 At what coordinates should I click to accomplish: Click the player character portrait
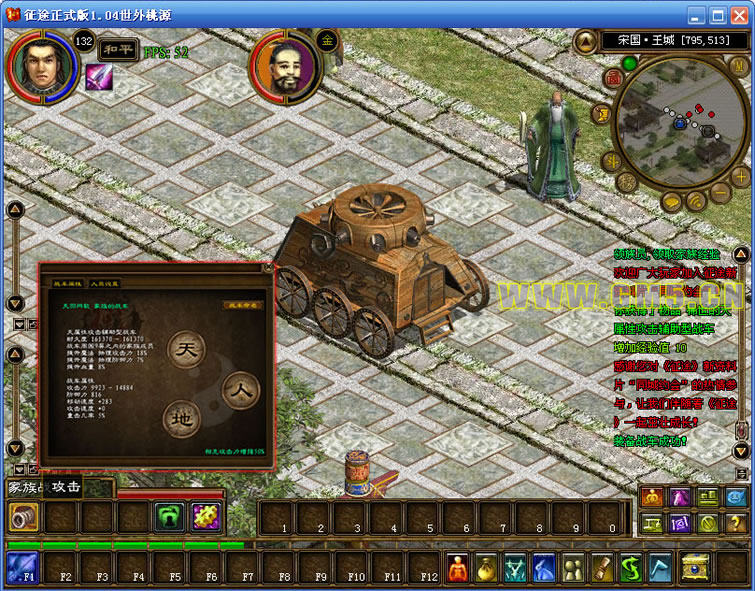42,64
